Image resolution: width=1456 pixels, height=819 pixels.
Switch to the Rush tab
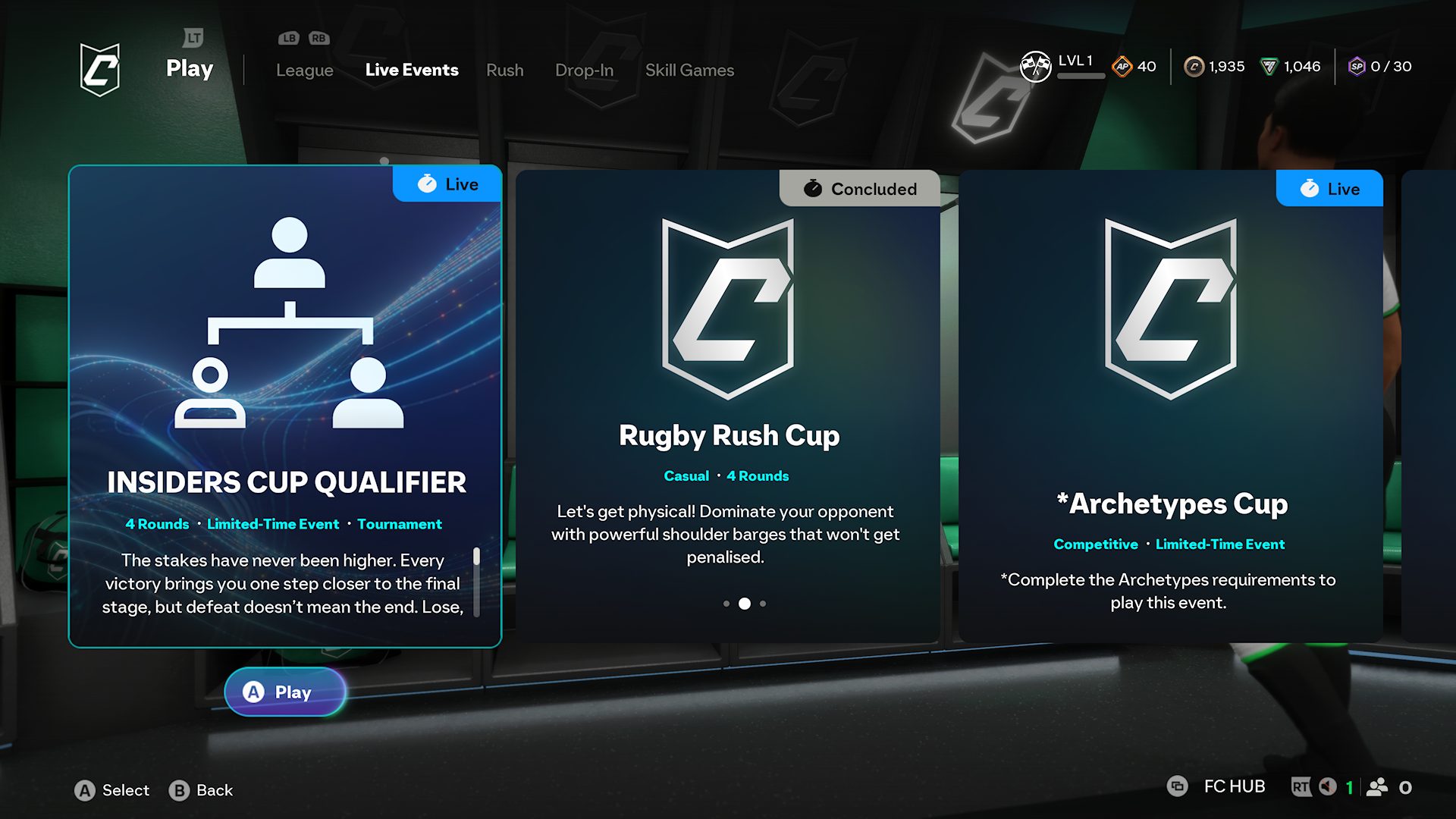point(504,70)
